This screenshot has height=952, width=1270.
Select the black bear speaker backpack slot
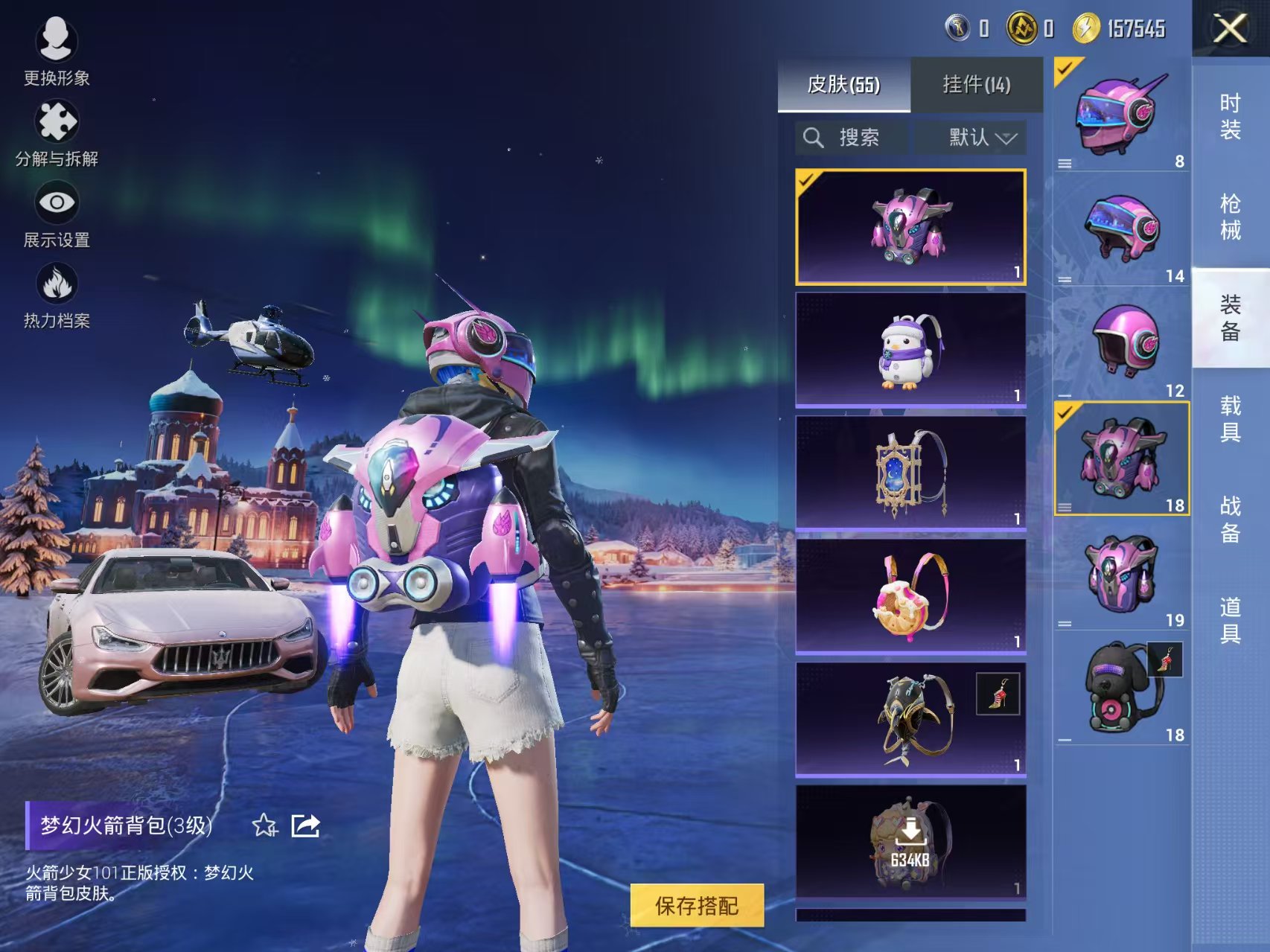pyautogui.click(x=1122, y=689)
